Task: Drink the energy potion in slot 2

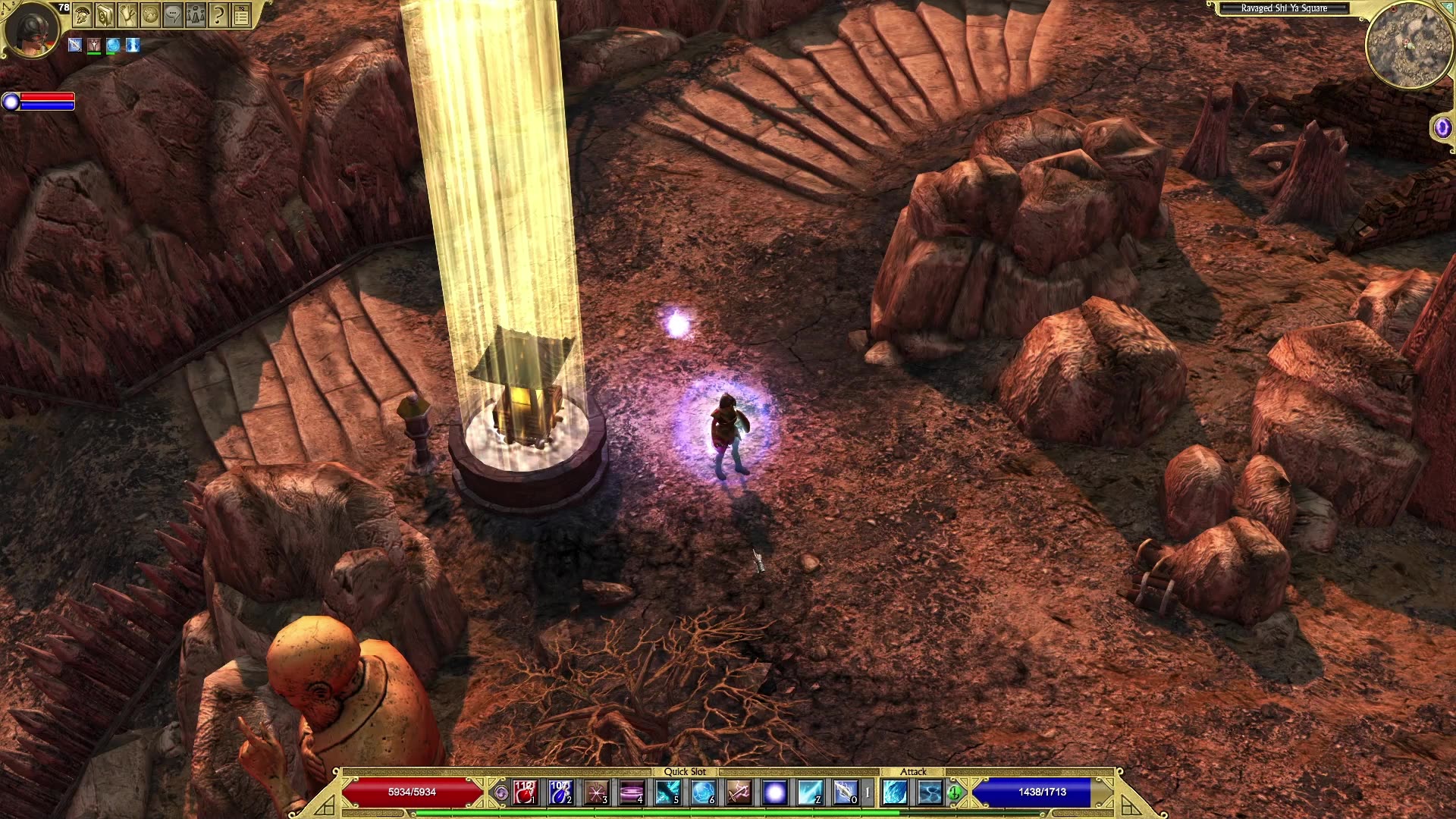Action: point(560,793)
